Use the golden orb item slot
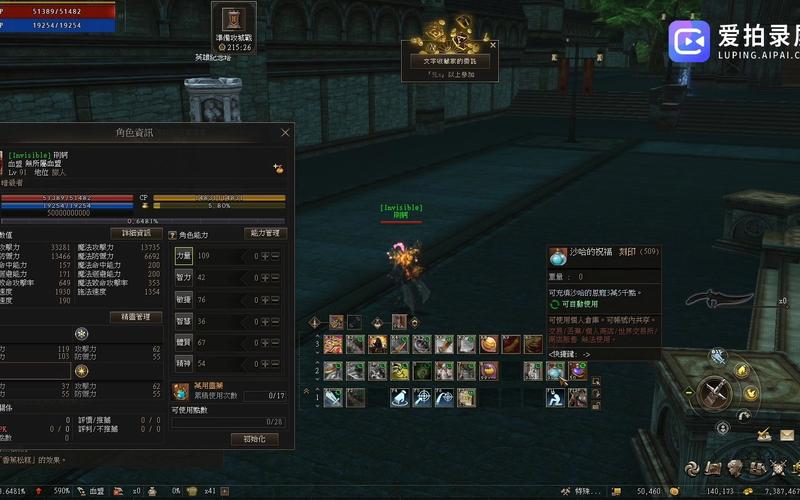Image resolution: width=800 pixels, height=500 pixels. pyautogui.click(x=488, y=344)
